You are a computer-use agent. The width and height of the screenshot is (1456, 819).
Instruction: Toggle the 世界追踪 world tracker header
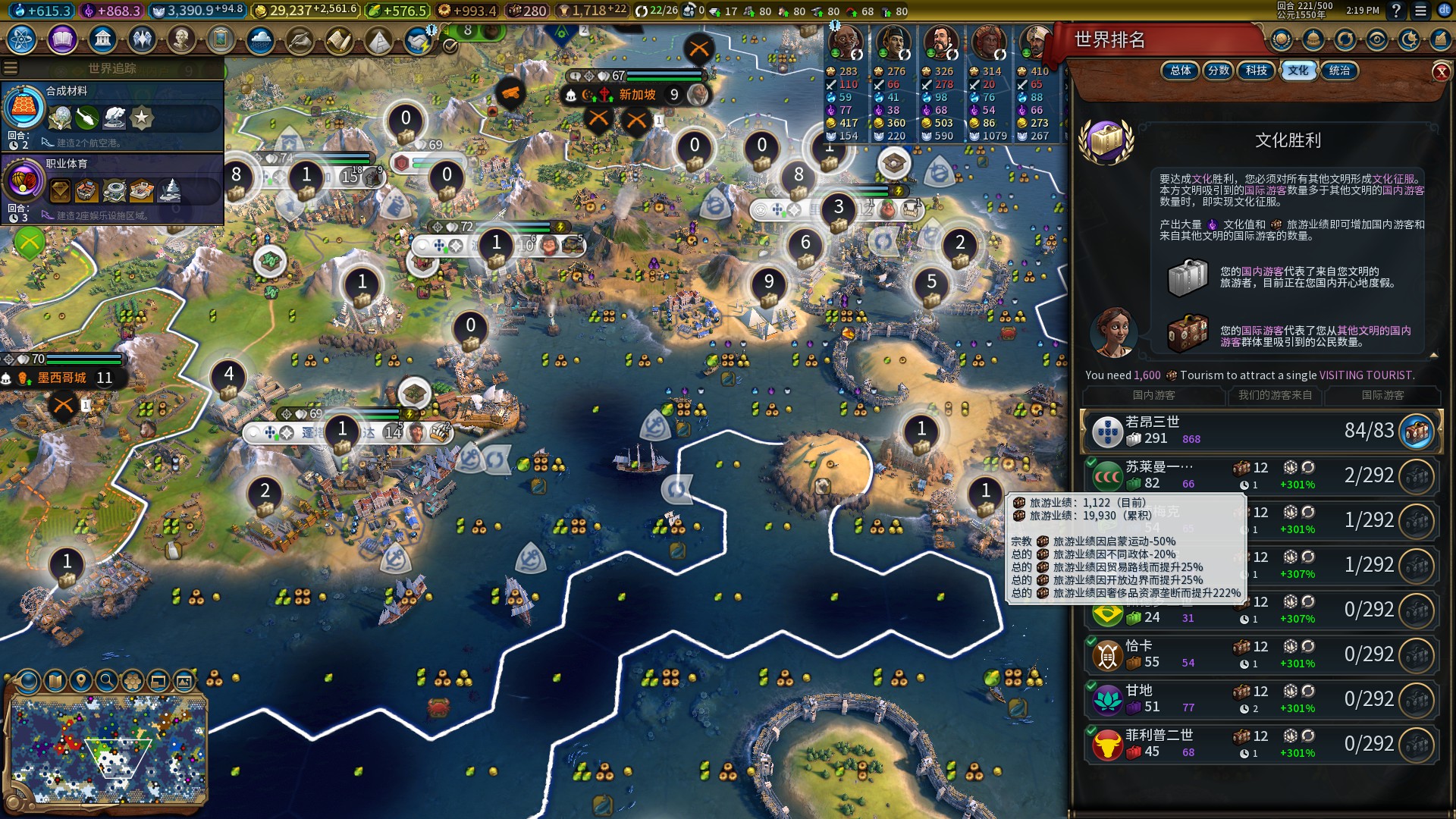click(112, 68)
